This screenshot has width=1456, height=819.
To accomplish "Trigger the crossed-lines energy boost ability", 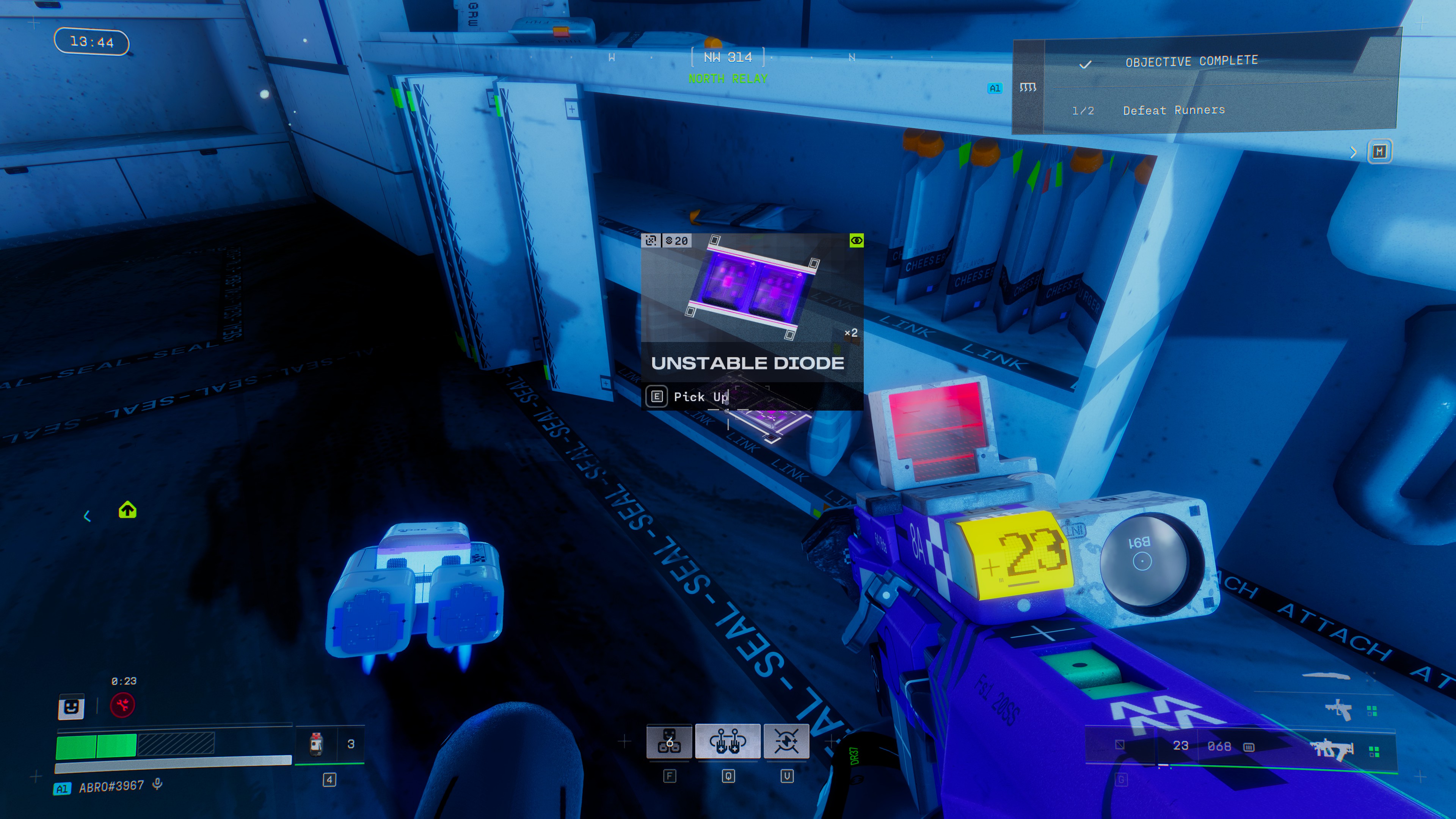I will click(786, 741).
